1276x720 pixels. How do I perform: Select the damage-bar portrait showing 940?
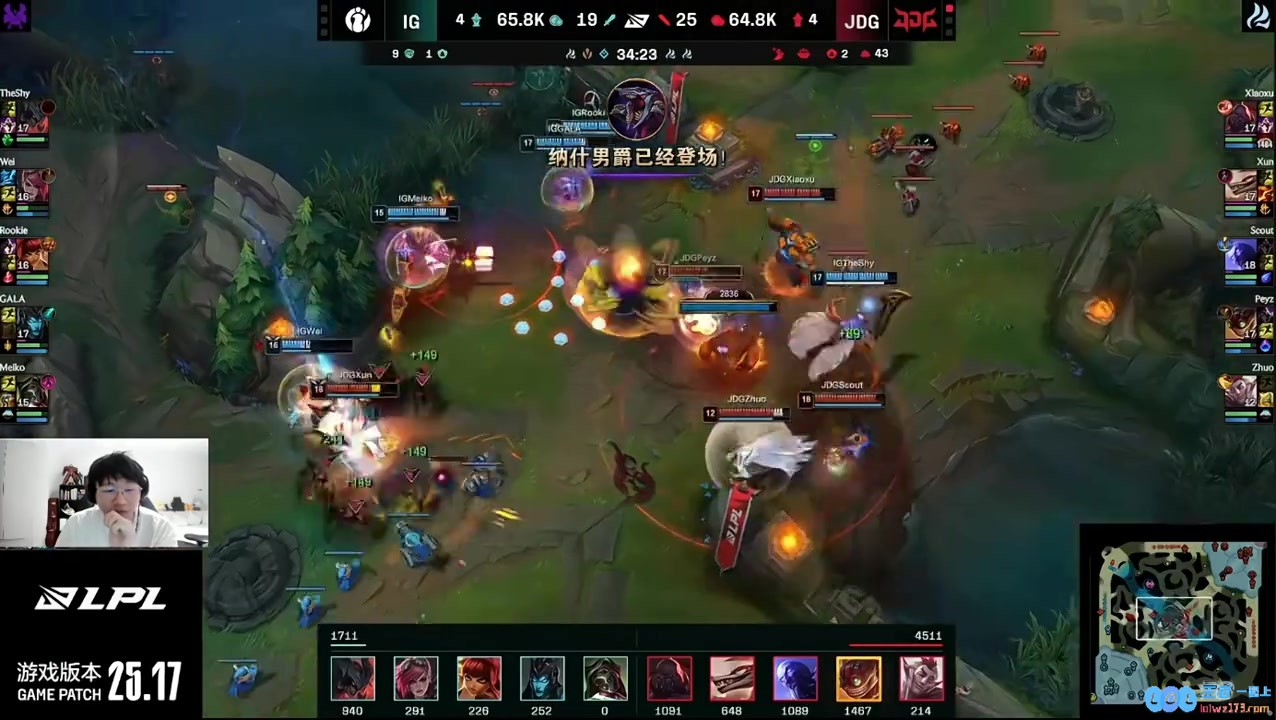pyautogui.click(x=352, y=678)
